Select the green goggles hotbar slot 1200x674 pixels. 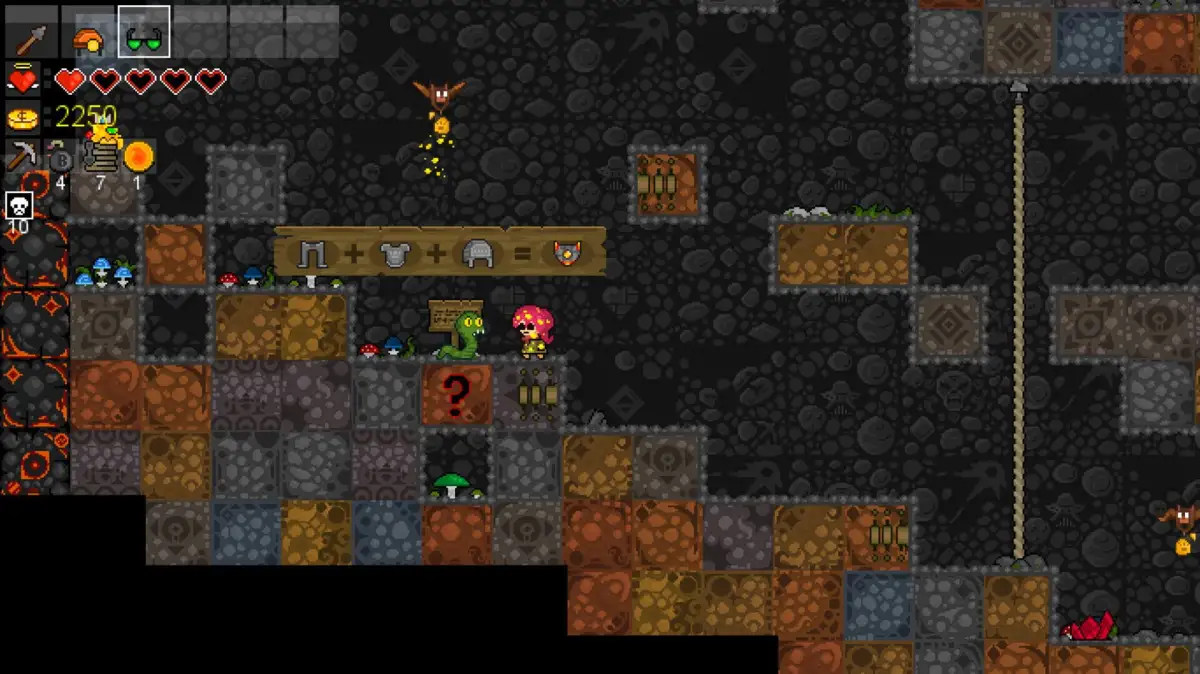pyautogui.click(x=144, y=36)
